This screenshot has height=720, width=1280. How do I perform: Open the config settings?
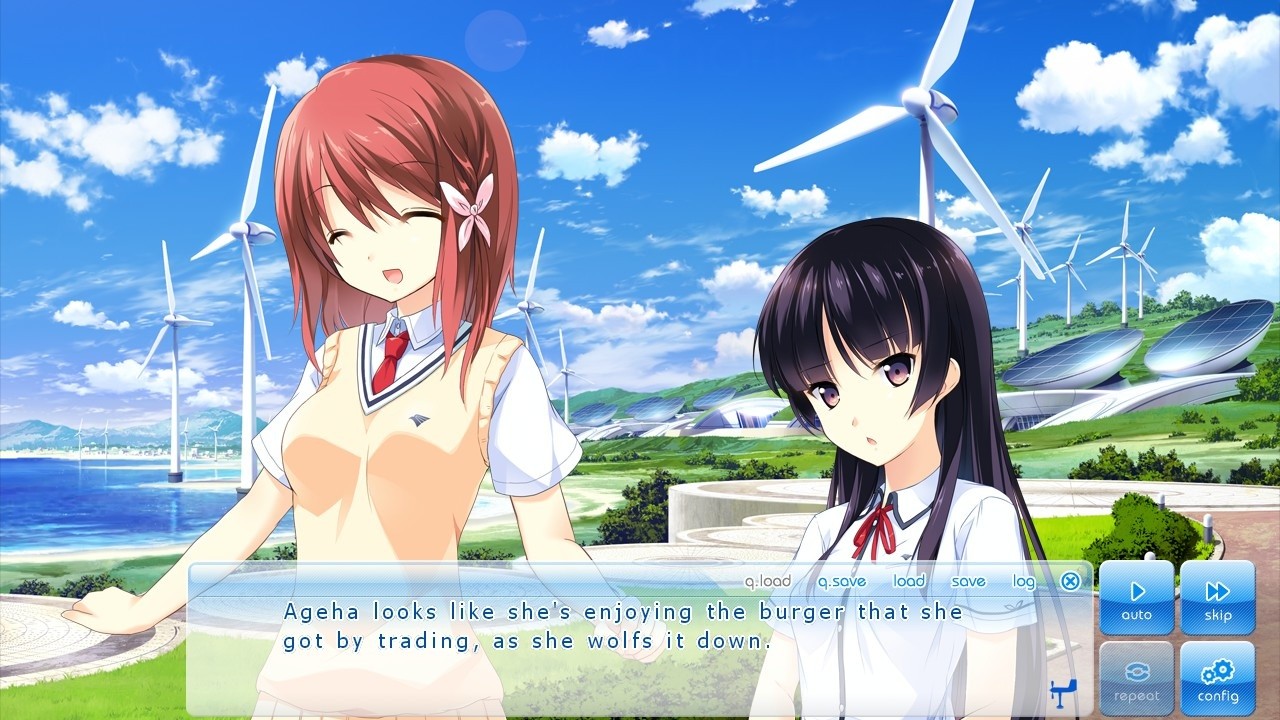[1217, 679]
